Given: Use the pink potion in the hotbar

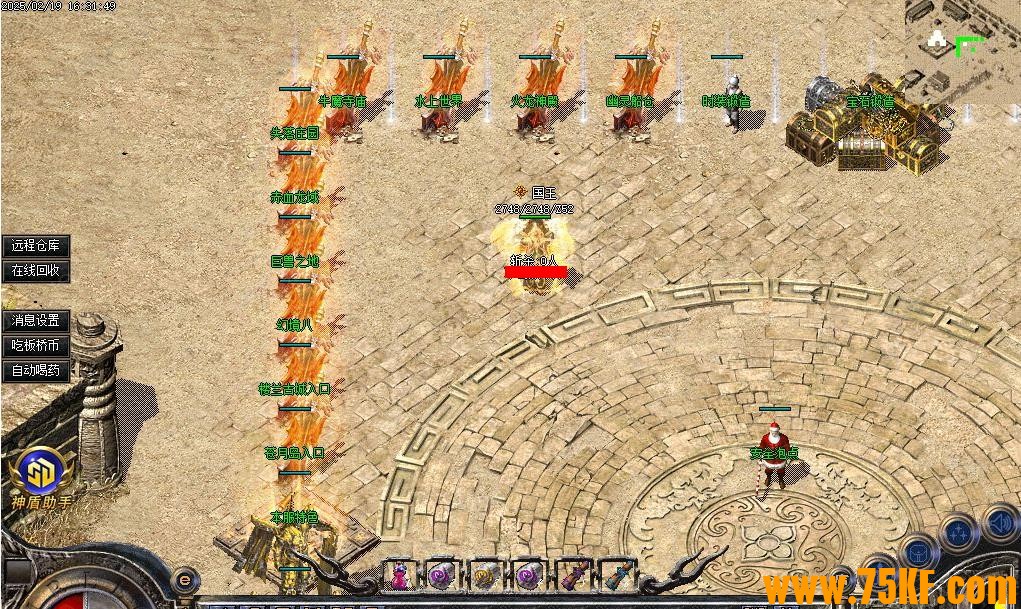Looking at the screenshot, I should (x=399, y=575).
